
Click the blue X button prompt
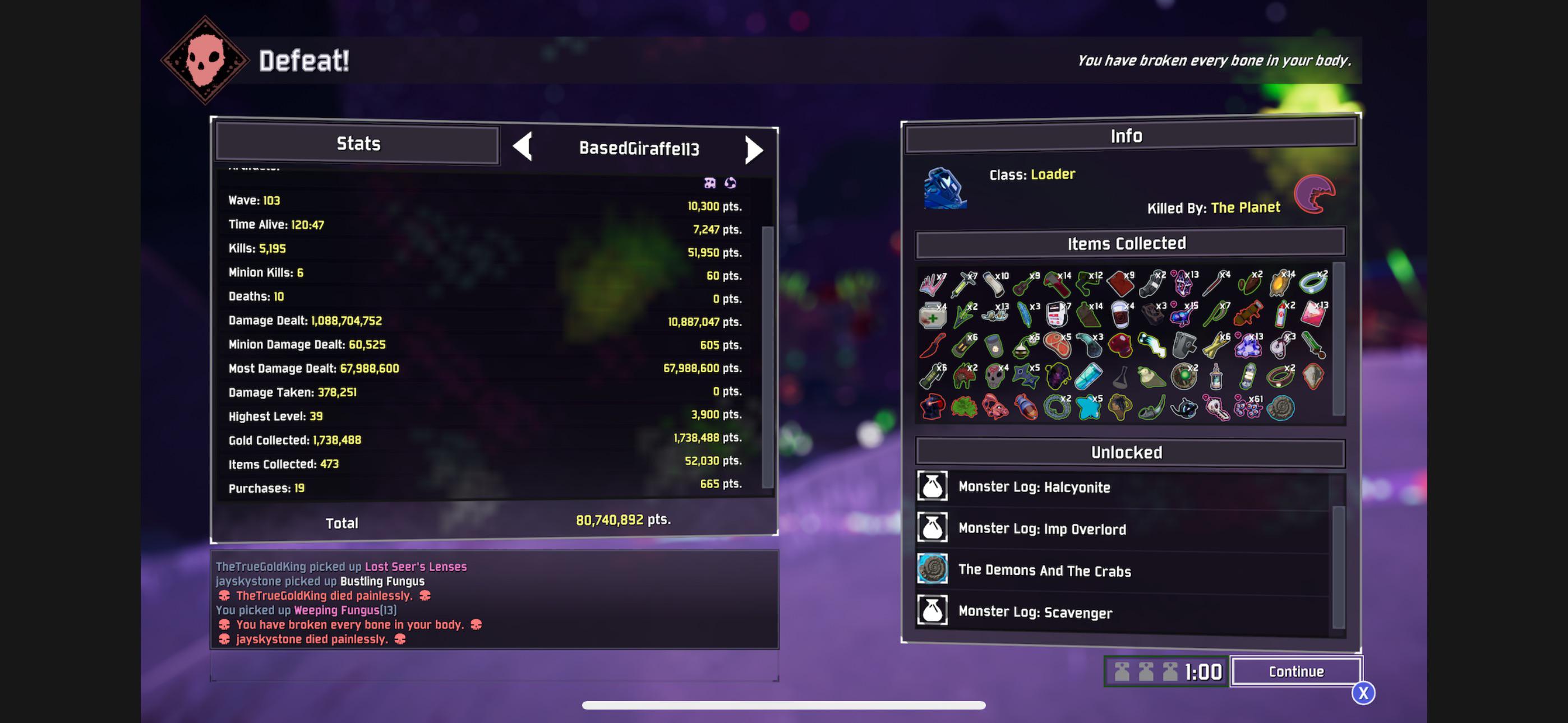click(1363, 693)
